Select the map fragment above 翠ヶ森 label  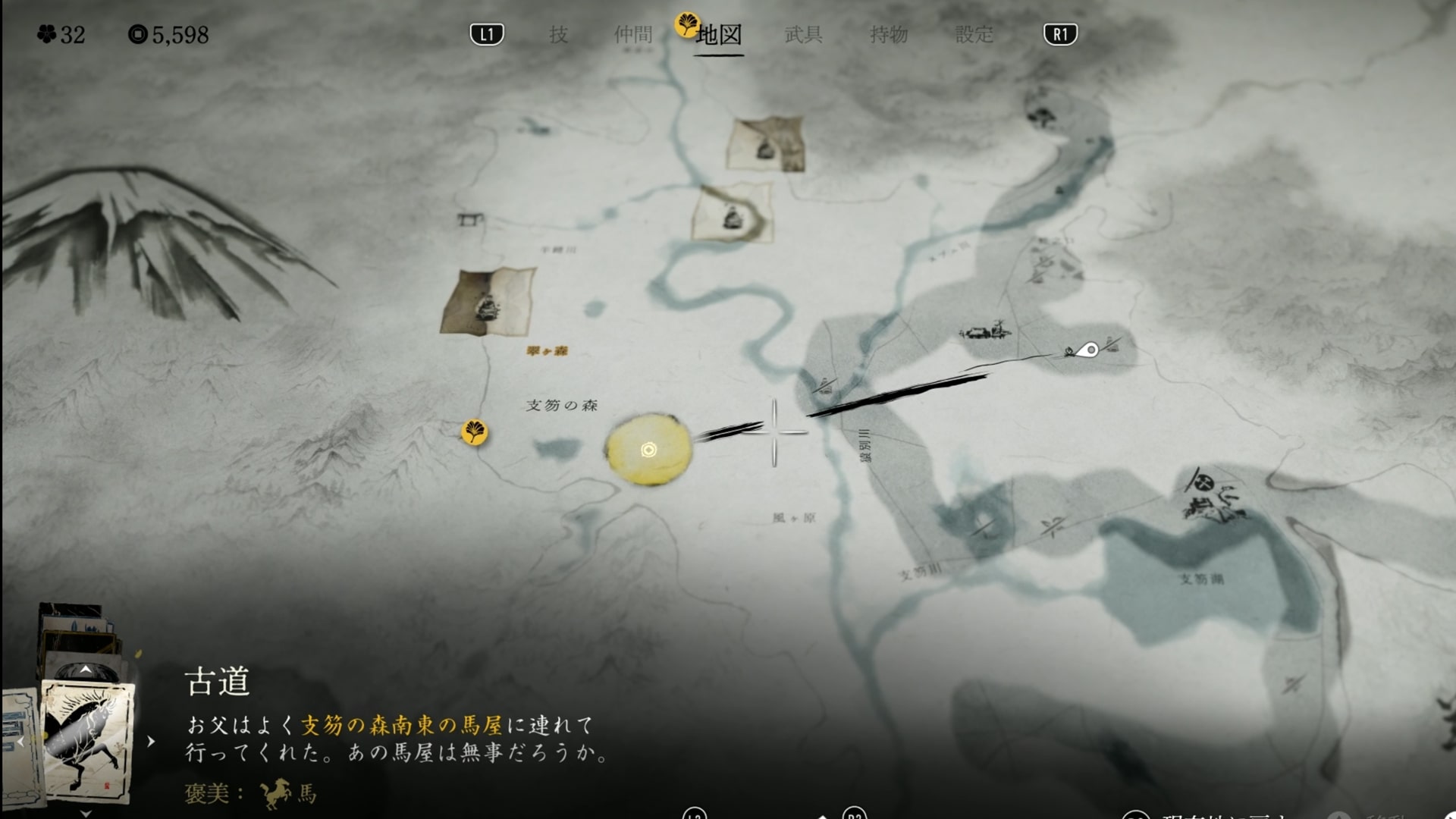click(488, 302)
